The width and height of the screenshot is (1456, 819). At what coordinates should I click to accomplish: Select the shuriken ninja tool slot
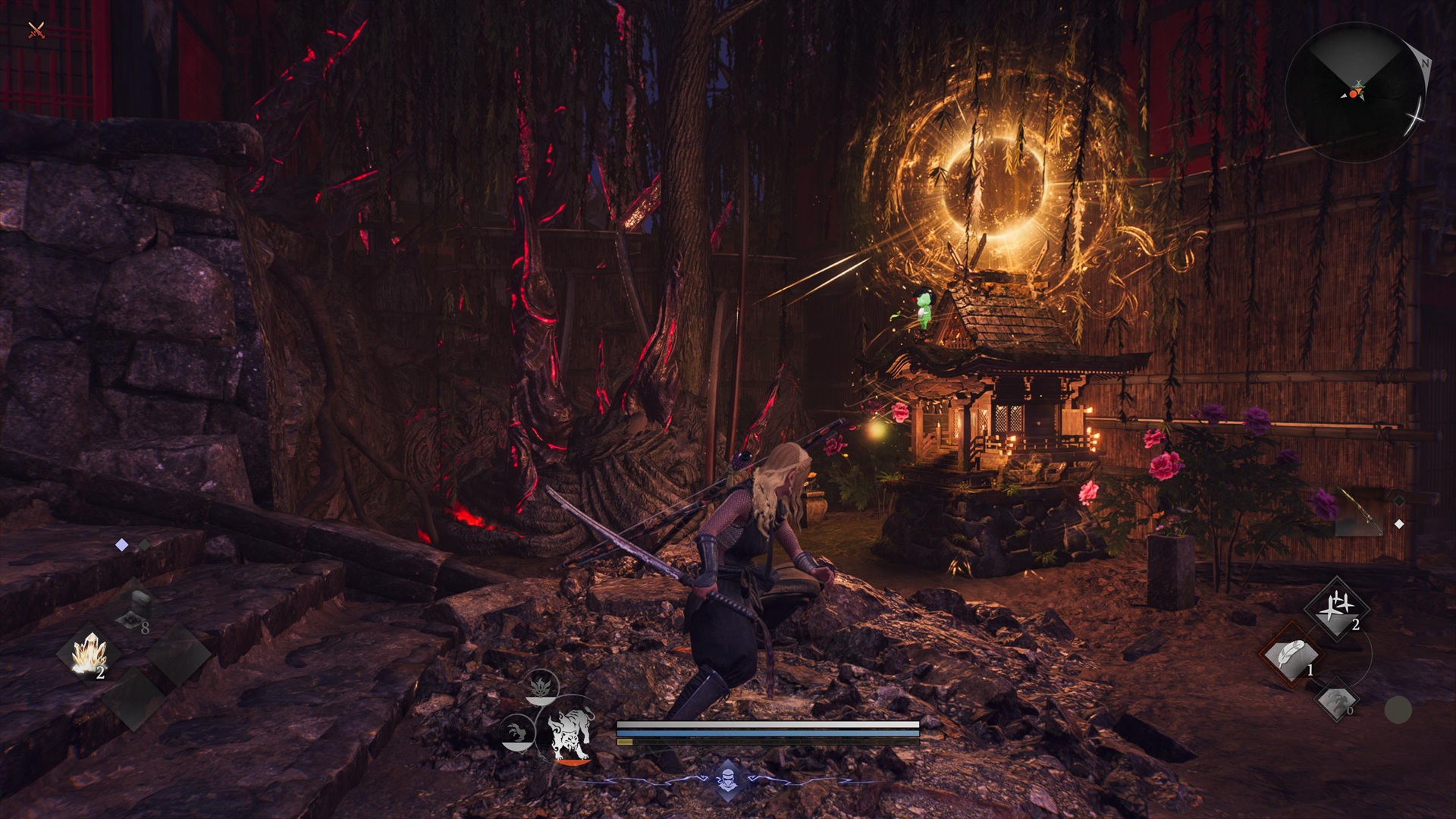point(1336,609)
